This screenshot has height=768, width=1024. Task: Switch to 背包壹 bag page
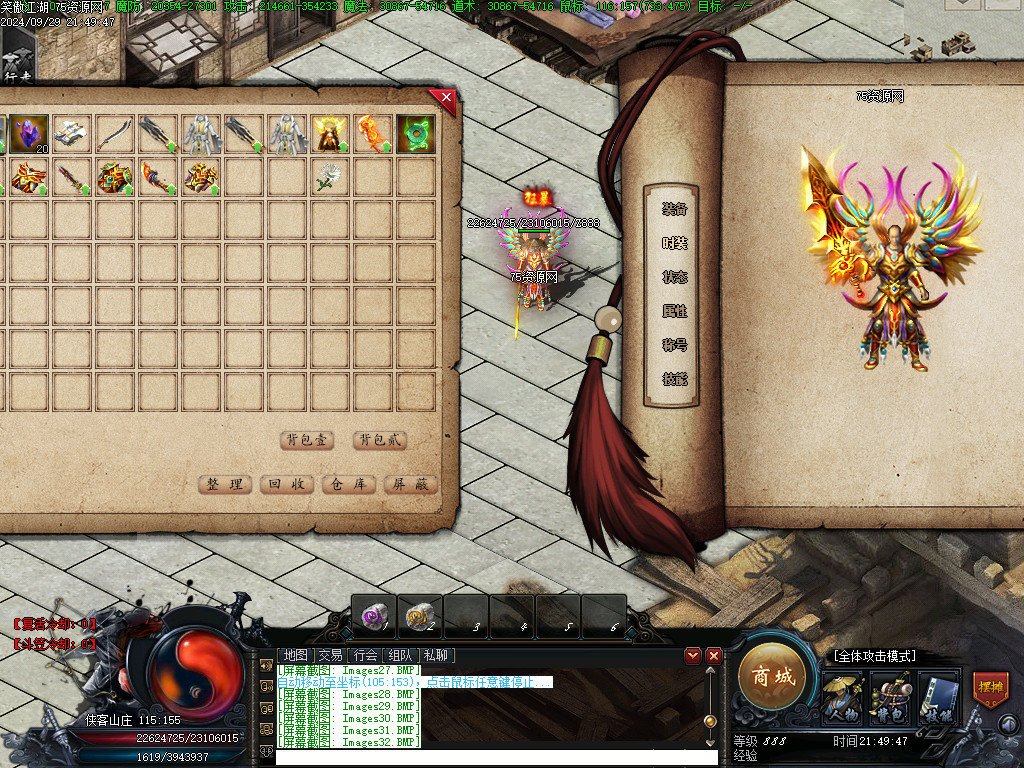[x=308, y=440]
